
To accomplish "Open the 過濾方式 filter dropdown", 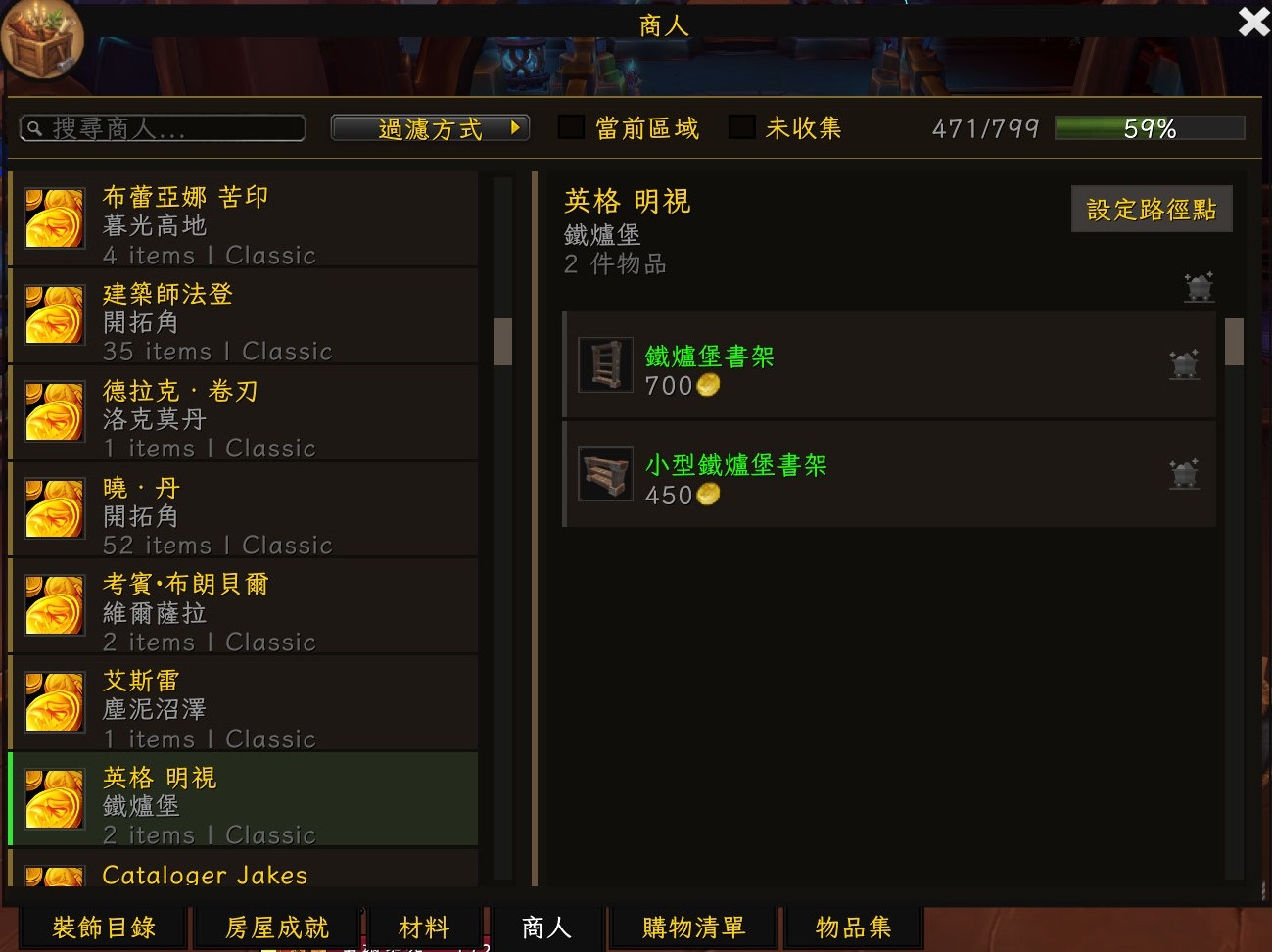I will [x=430, y=128].
